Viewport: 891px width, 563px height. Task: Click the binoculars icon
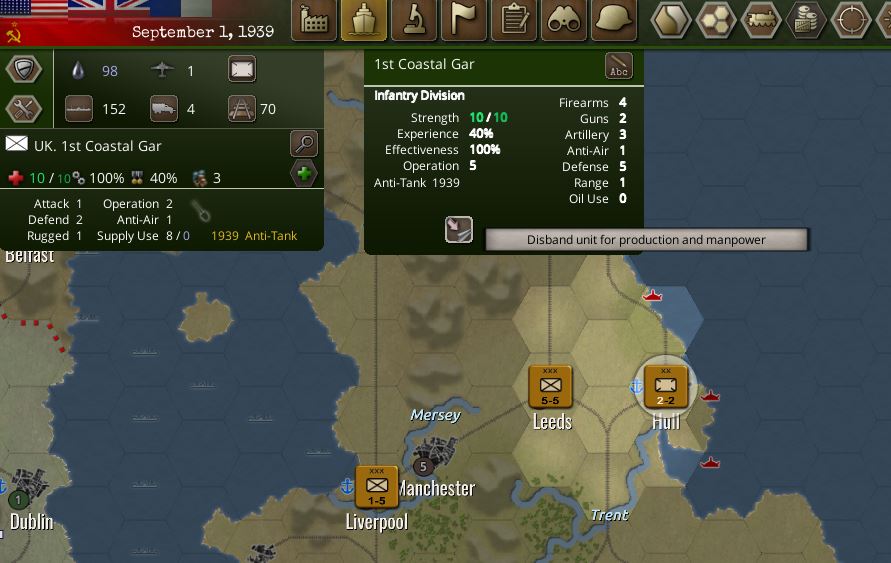pos(564,20)
